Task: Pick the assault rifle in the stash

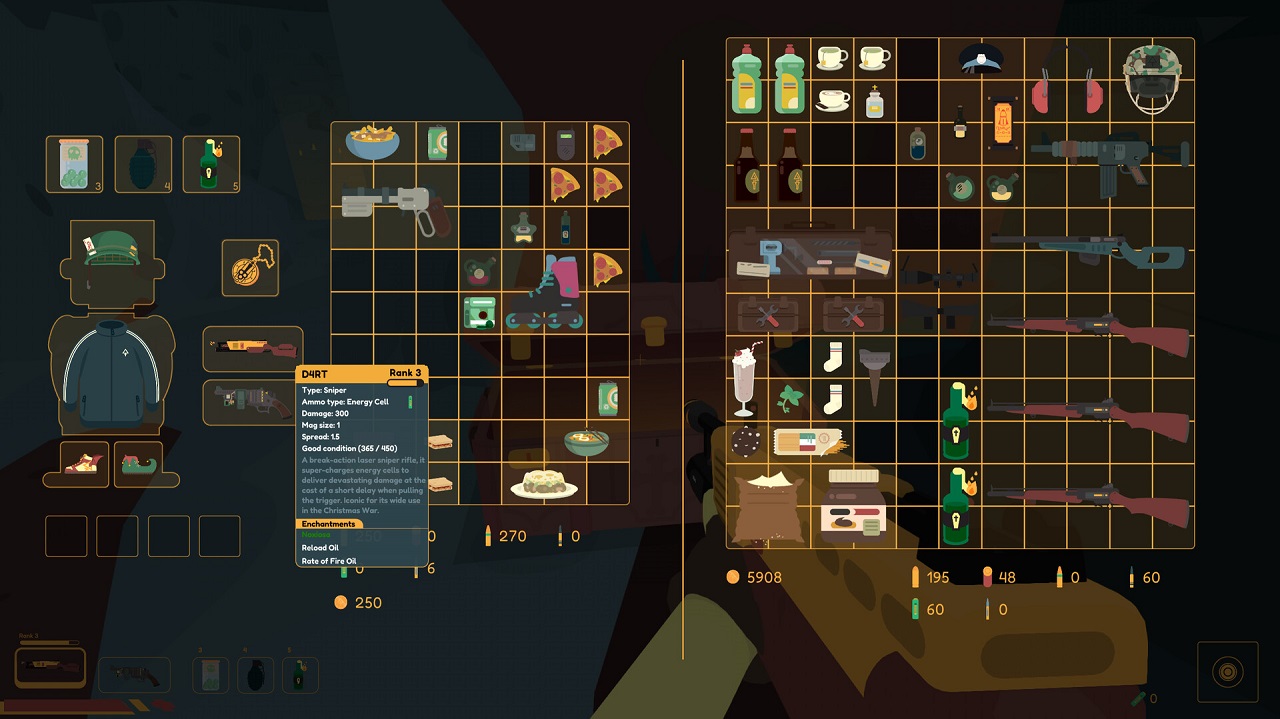Action: [1110, 160]
